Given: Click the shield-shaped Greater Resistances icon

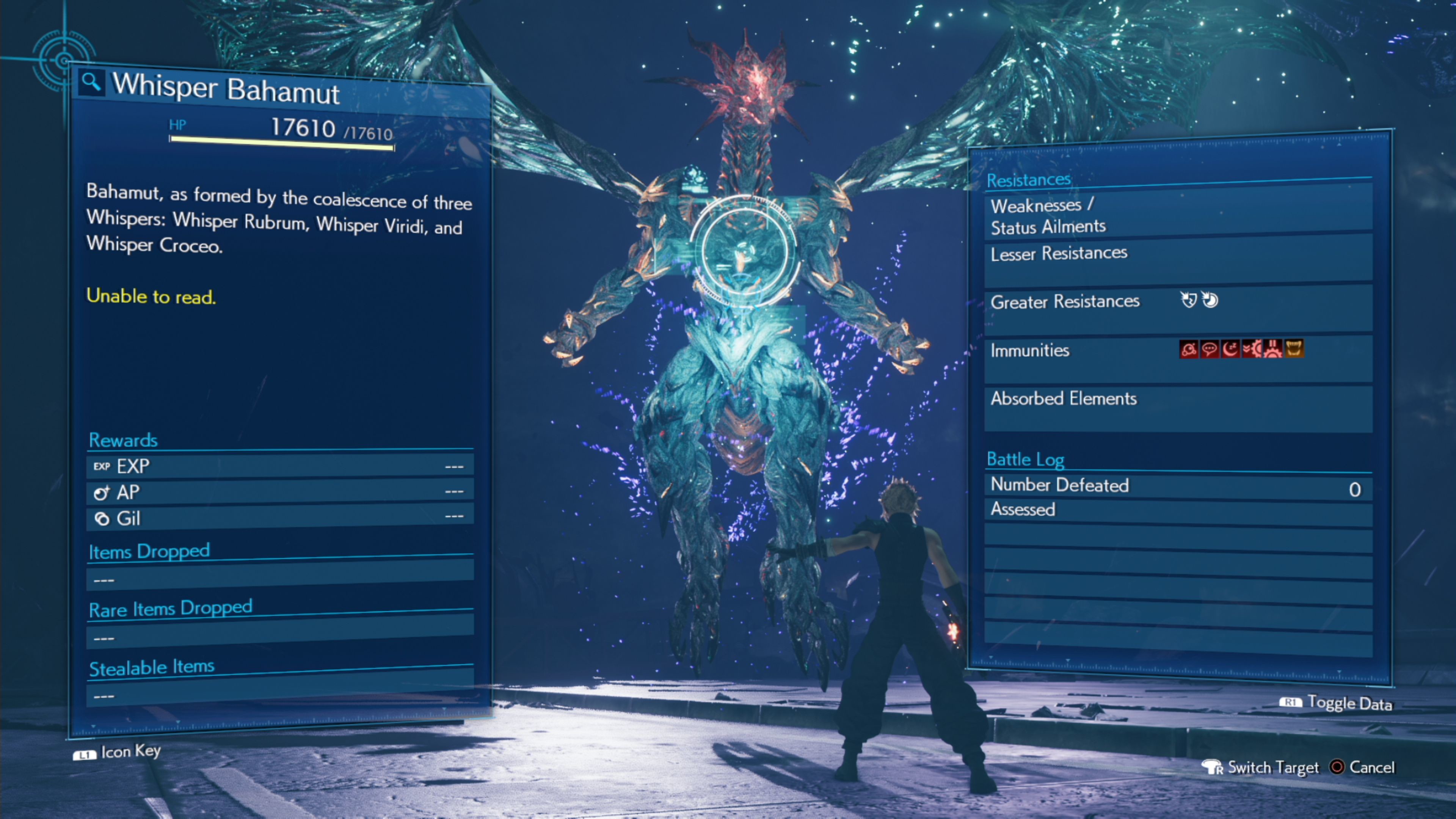Looking at the screenshot, I should tap(1189, 300).
